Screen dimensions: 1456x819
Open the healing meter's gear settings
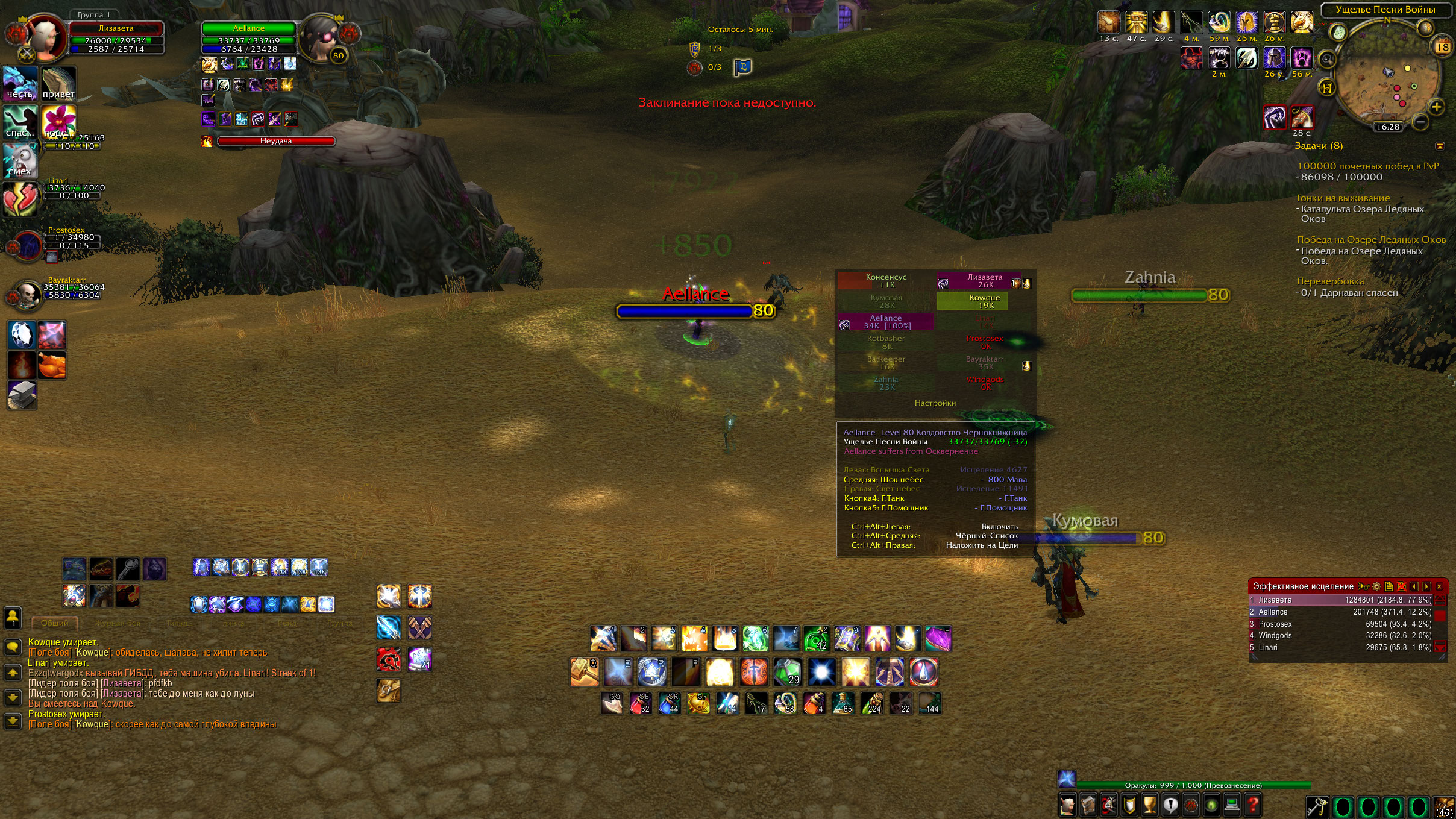click(1376, 586)
